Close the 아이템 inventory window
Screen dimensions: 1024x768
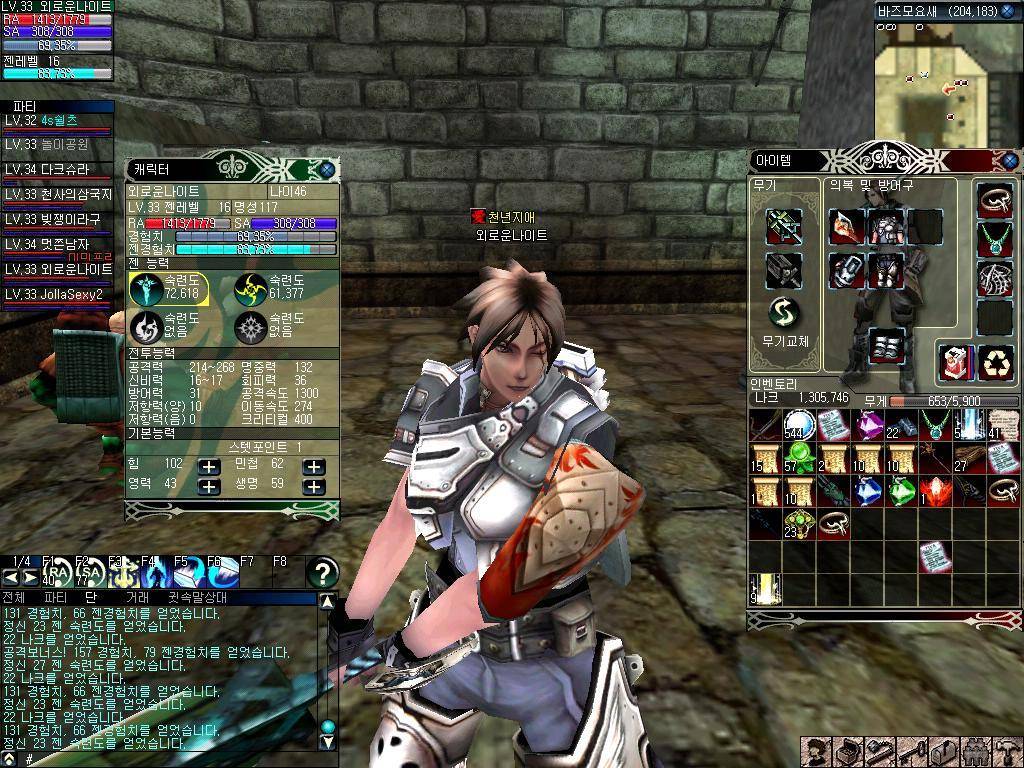click(1010, 160)
